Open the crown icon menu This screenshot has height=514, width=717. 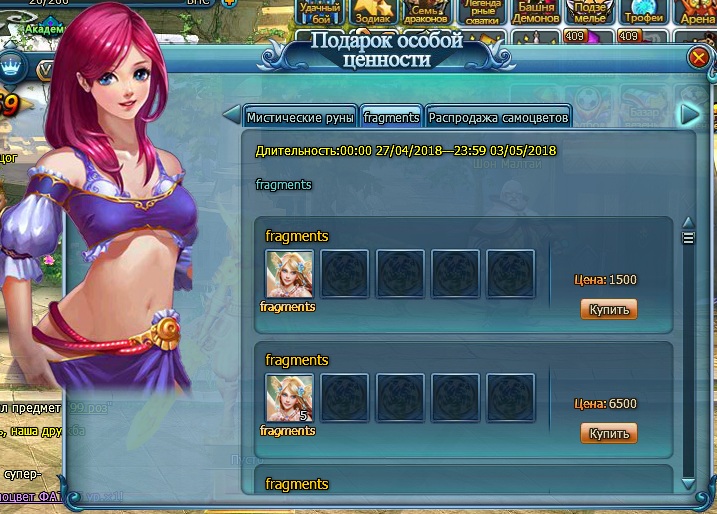(x=12, y=67)
